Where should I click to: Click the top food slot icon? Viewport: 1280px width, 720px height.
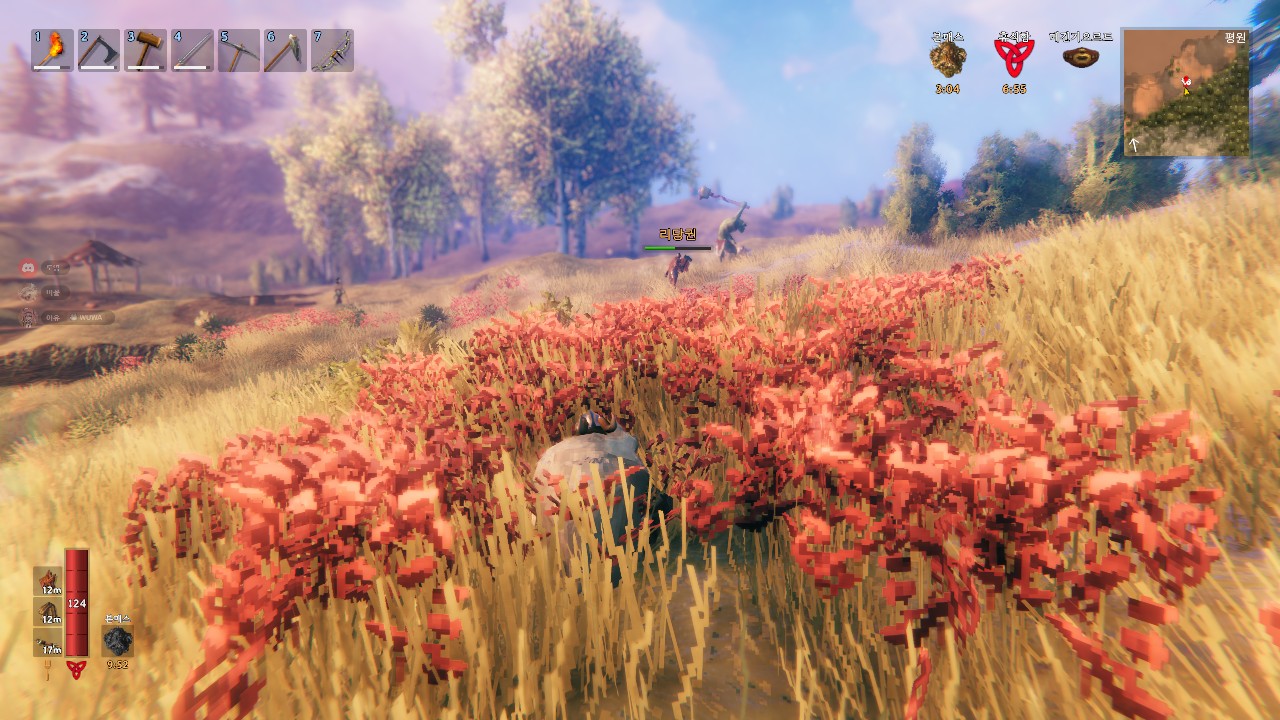pyautogui.click(x=48, y=581)
